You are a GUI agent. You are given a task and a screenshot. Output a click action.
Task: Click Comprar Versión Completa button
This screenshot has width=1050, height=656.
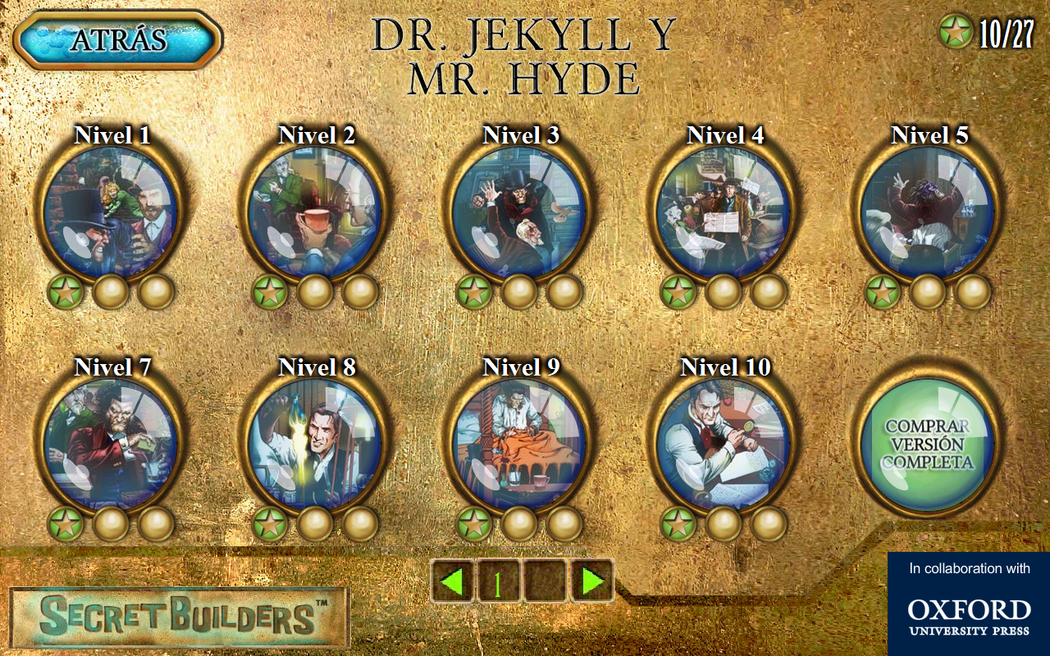click(x=928, y=443)
